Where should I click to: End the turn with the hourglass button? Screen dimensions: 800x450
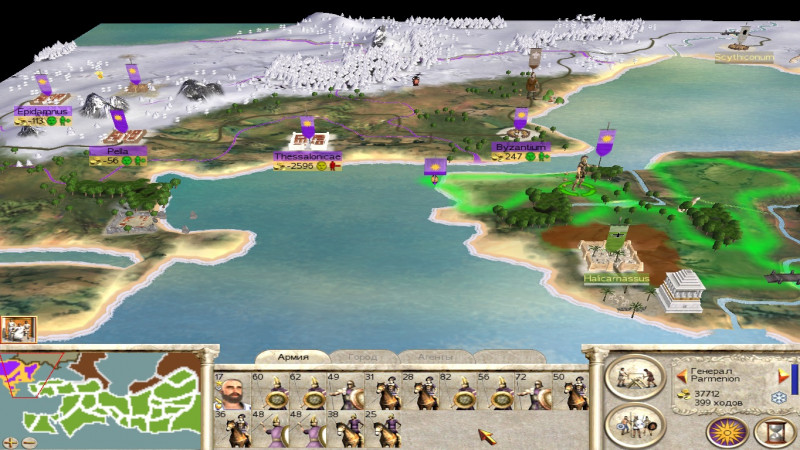pyautogui.click(x=773, y=431)
